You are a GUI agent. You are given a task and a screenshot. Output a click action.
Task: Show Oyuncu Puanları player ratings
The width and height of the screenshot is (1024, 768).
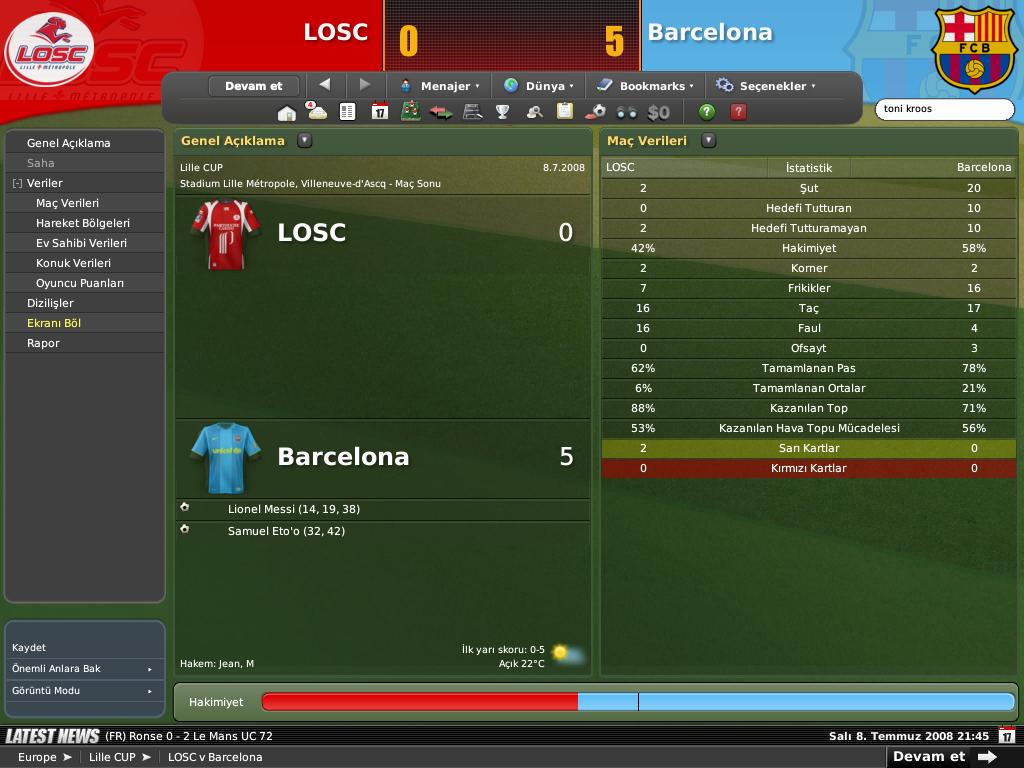pyautogui.click(x=80, y=283)
